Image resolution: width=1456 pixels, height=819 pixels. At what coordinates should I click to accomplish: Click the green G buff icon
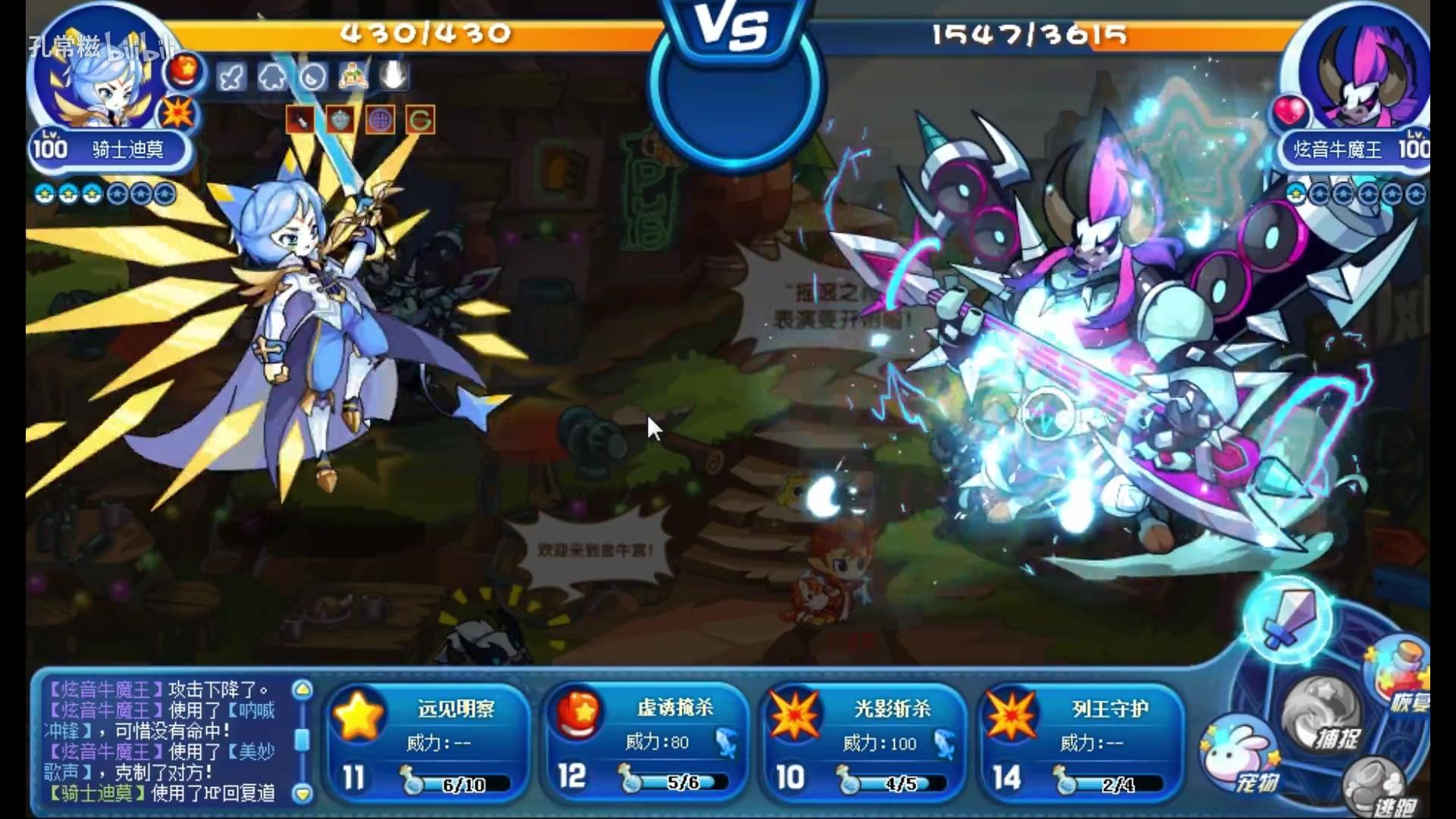(x=422, y=120)
